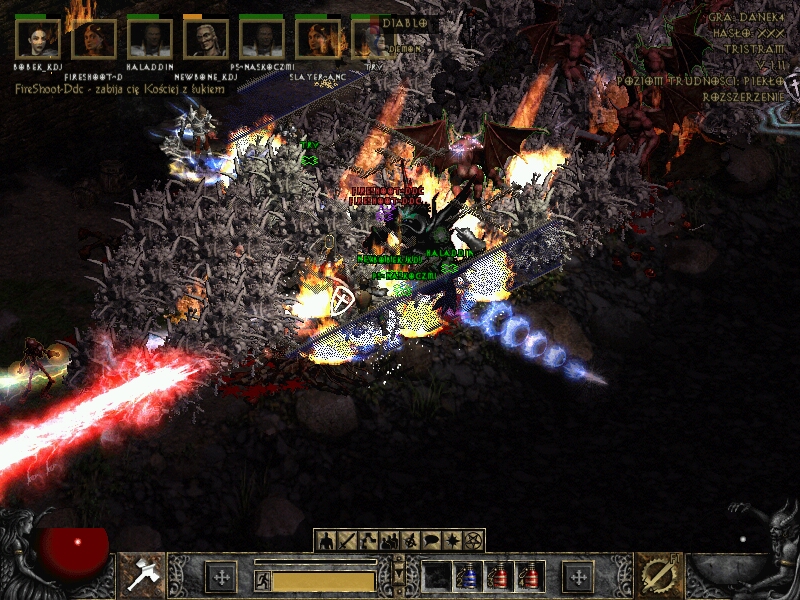The width and height of the screenshot is (800, 600).
Task: Toggle run/walk with the running figure
Action: (x=262, y=579)
